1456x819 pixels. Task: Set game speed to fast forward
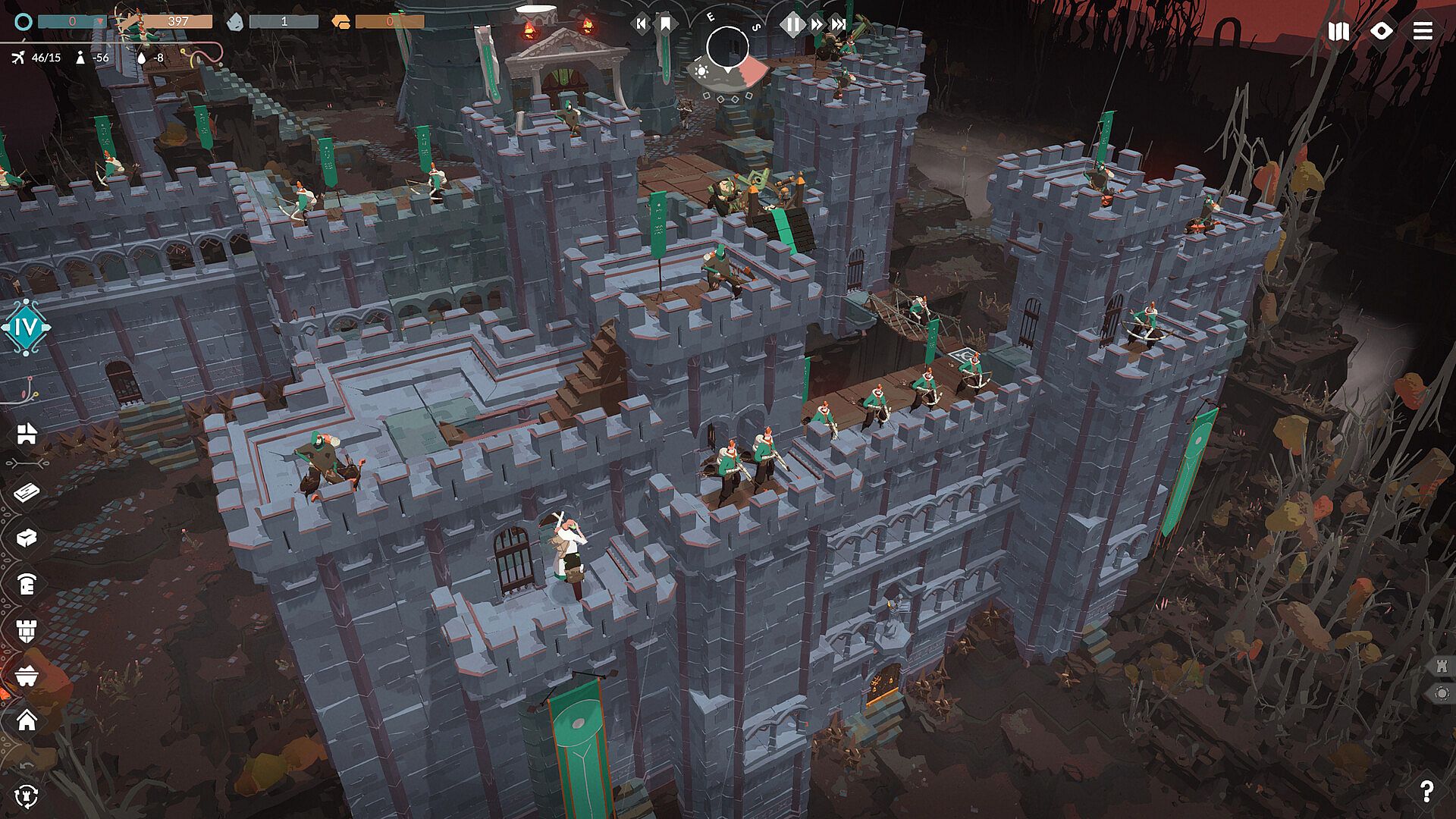coord(817,25)
